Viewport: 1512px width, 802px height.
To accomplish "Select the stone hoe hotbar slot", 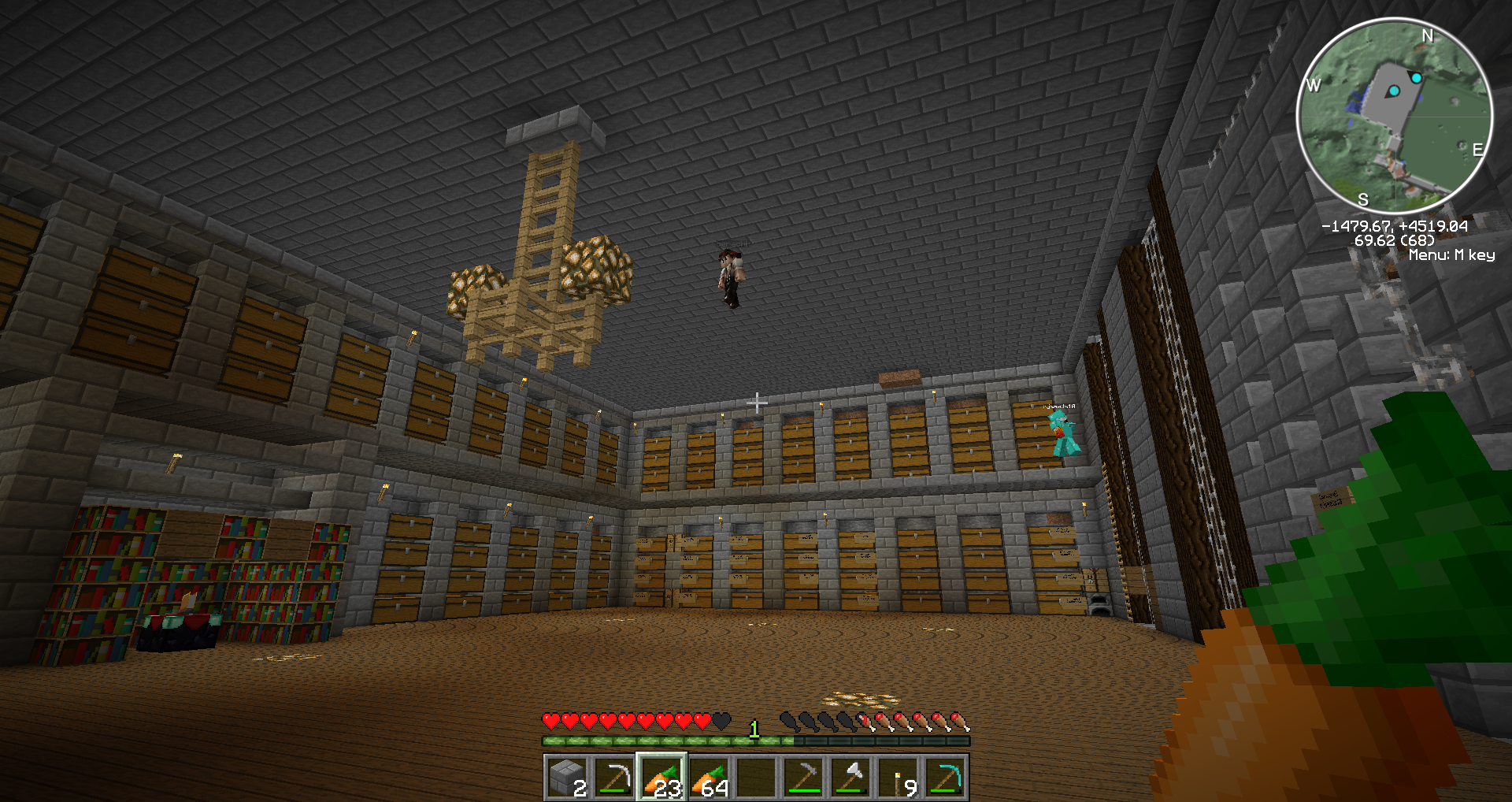I will (803, 778).
